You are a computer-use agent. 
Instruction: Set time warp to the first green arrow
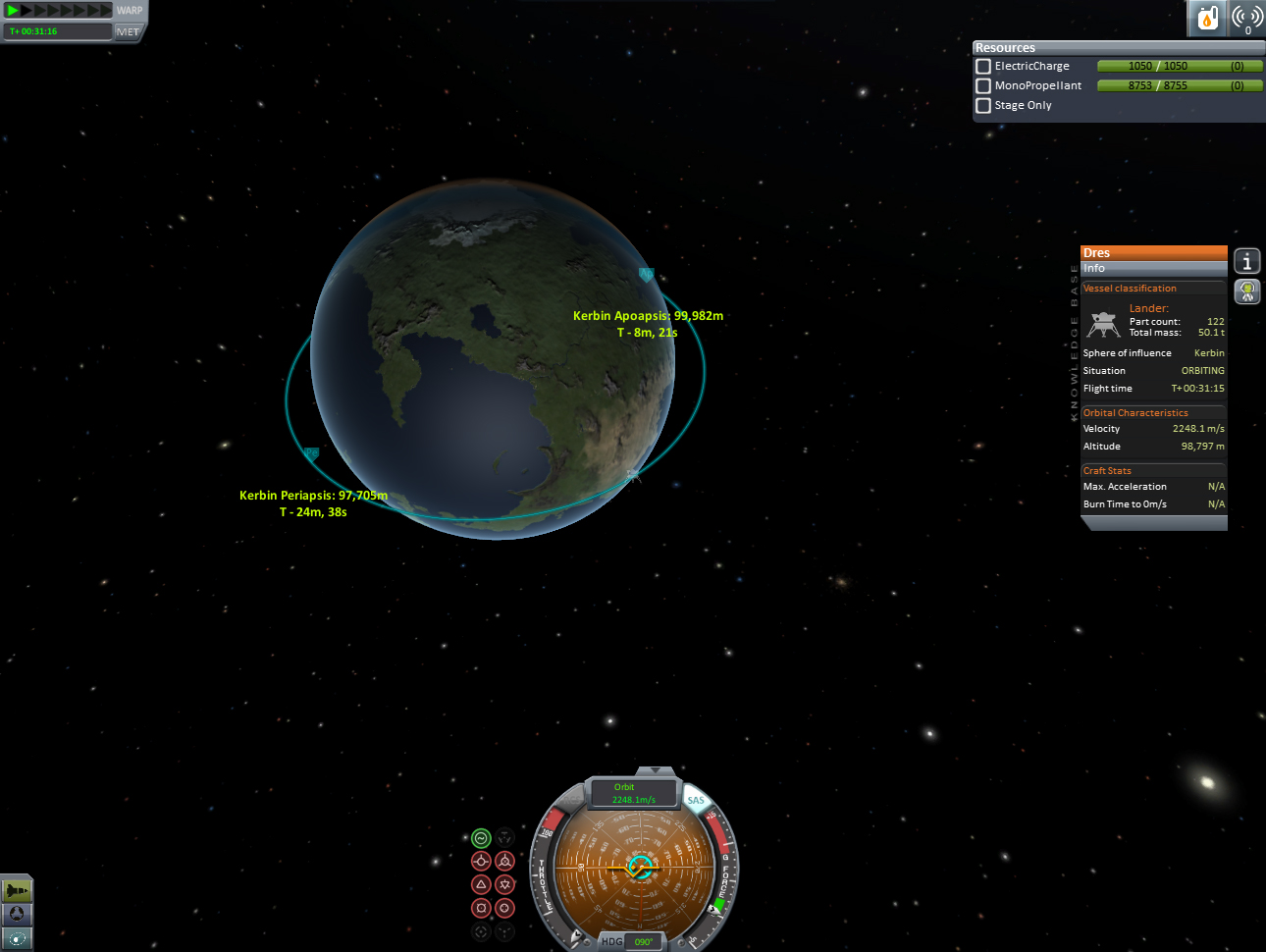pyautogui.click(x=13, y=11)
